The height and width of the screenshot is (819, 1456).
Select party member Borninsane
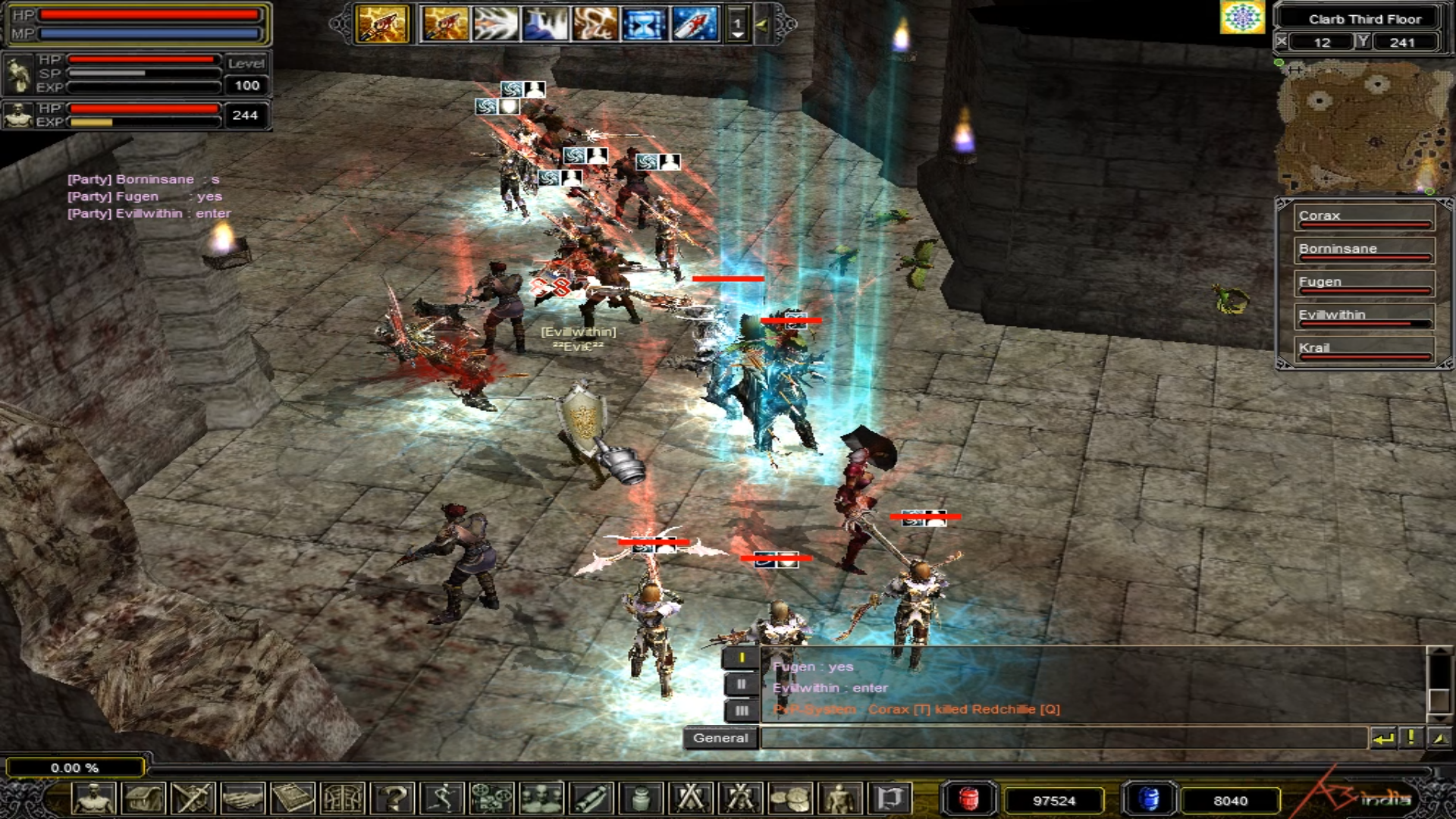click(1363, 249)
